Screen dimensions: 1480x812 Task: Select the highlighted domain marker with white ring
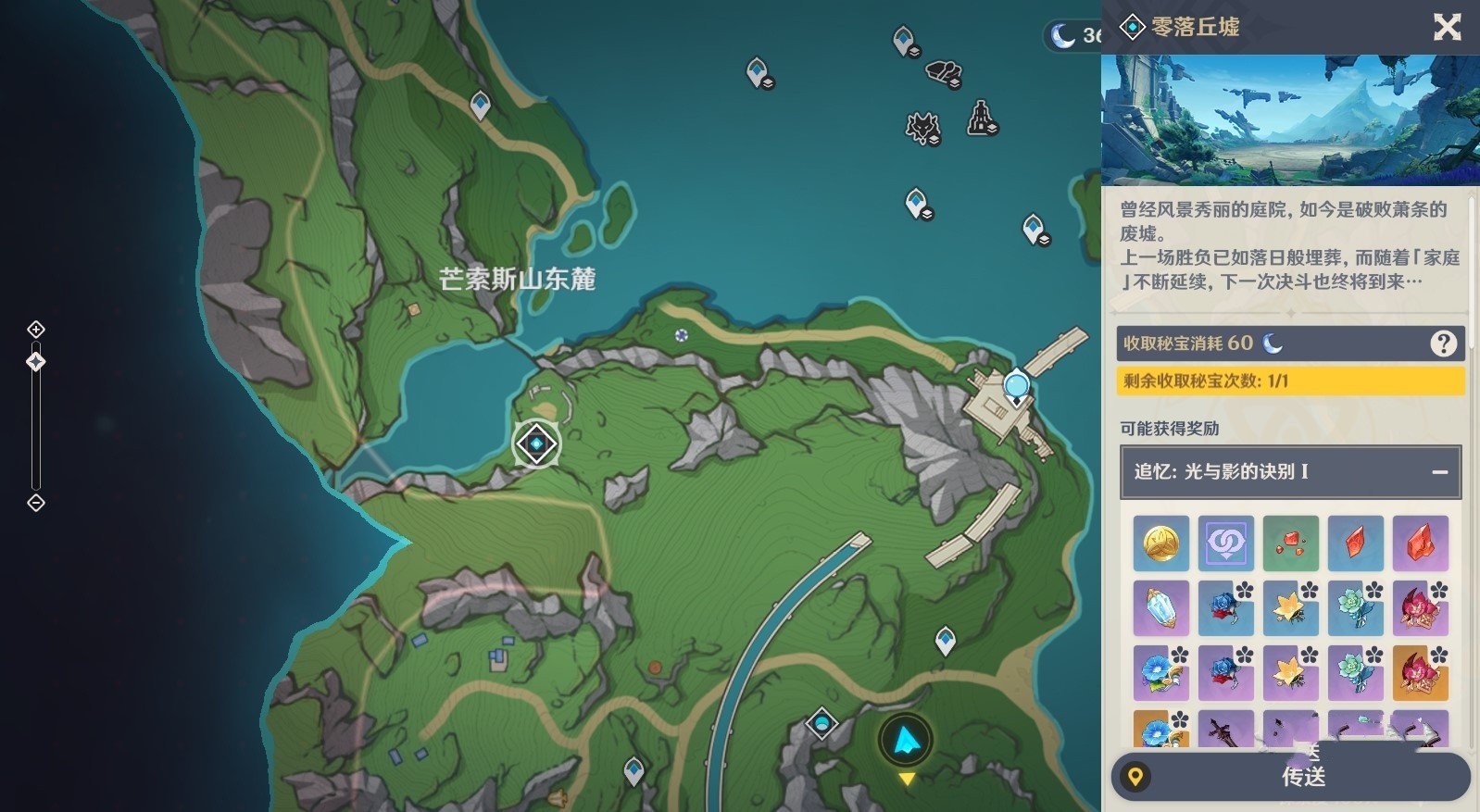tap(536, 444)
